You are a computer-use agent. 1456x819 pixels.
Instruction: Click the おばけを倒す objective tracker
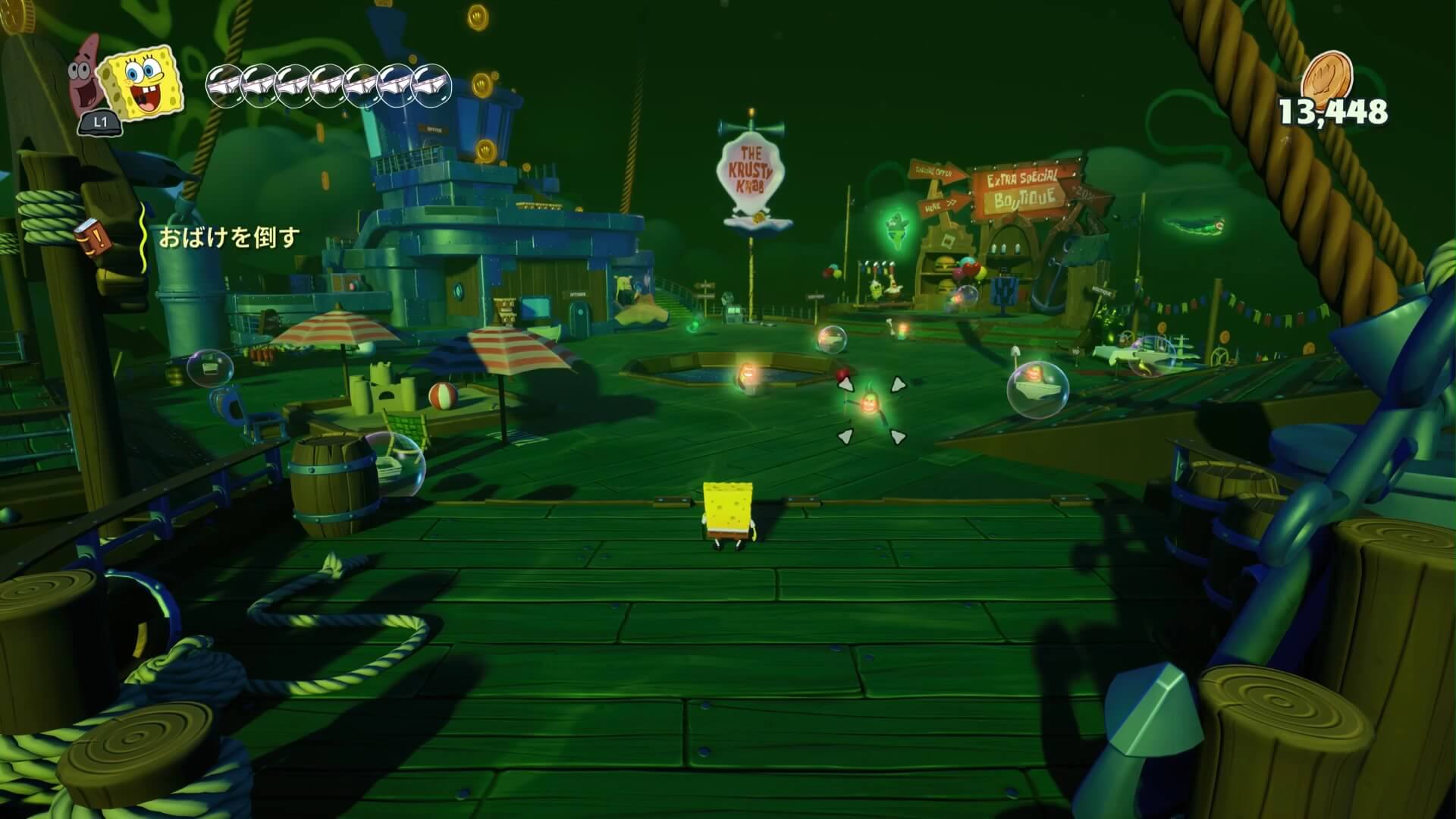coord(229,238)
